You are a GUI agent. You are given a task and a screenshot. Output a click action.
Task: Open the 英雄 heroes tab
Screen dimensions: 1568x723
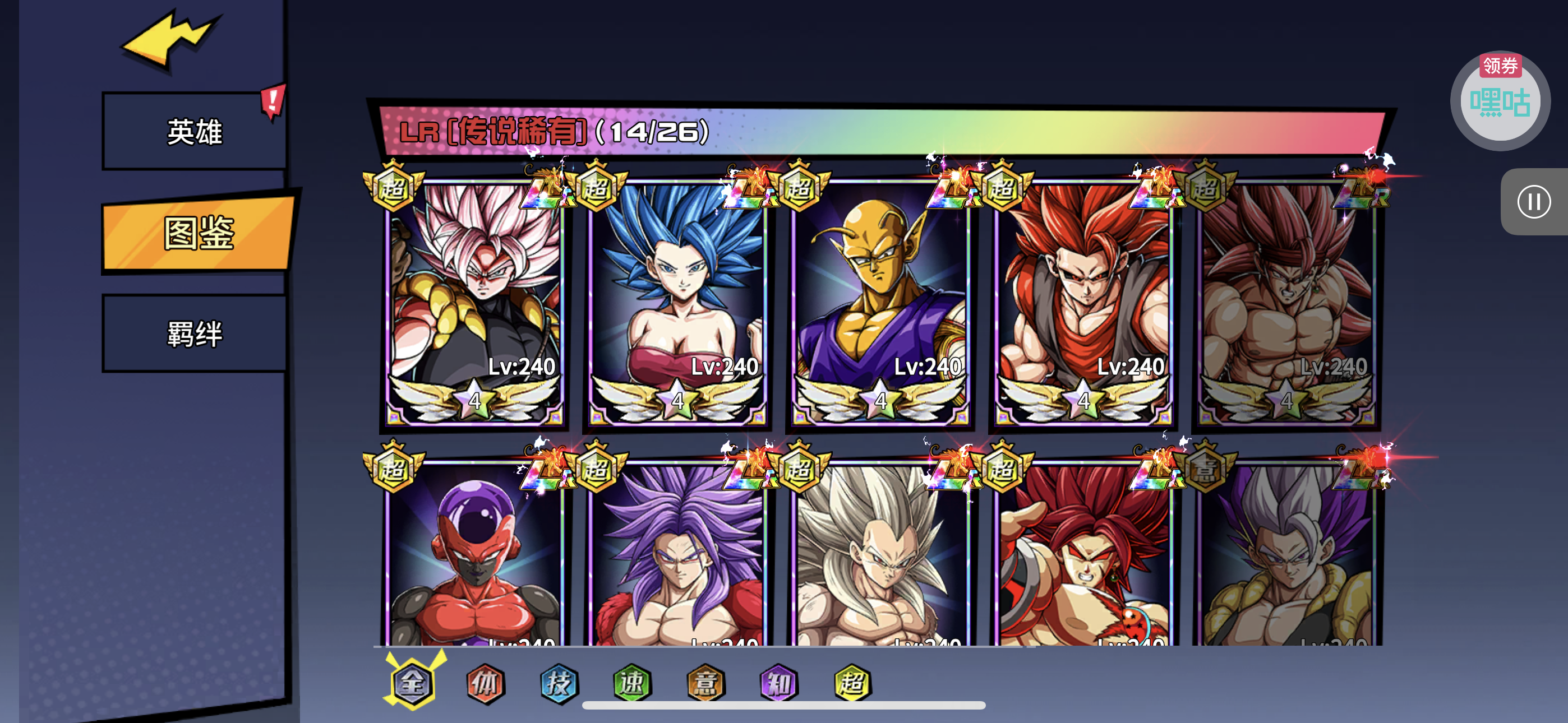(x=195, y=132)
